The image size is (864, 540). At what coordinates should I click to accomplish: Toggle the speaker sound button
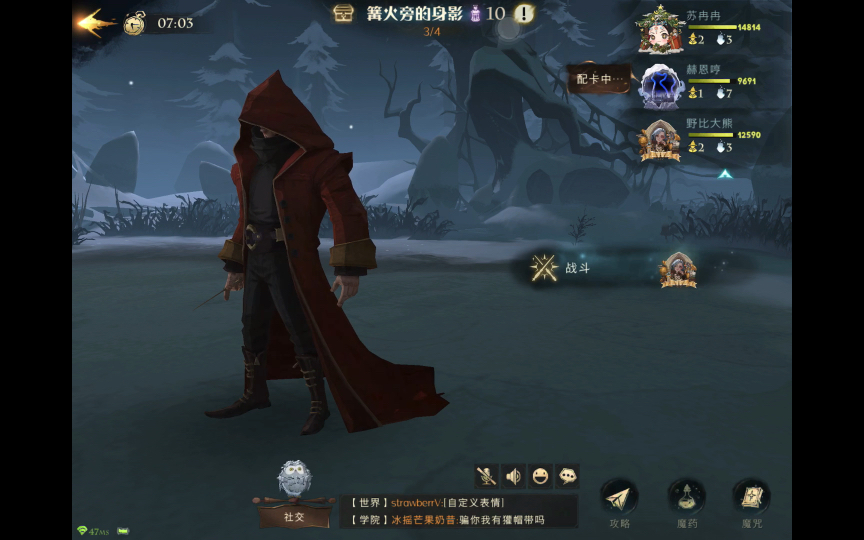pos(514,476)
